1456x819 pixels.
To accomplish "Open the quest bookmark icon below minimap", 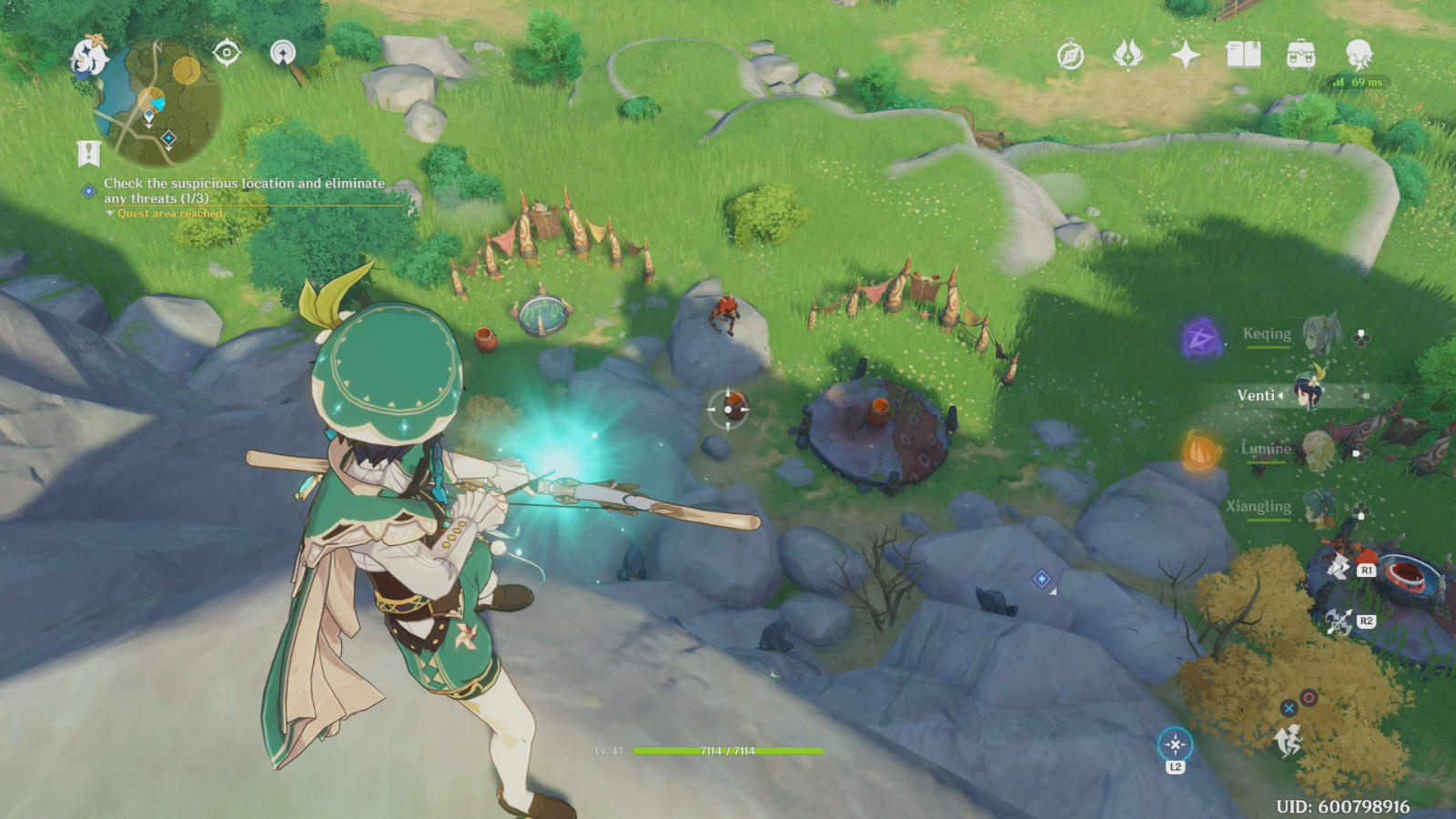I will pyautogui.click(x=88, y=154).
